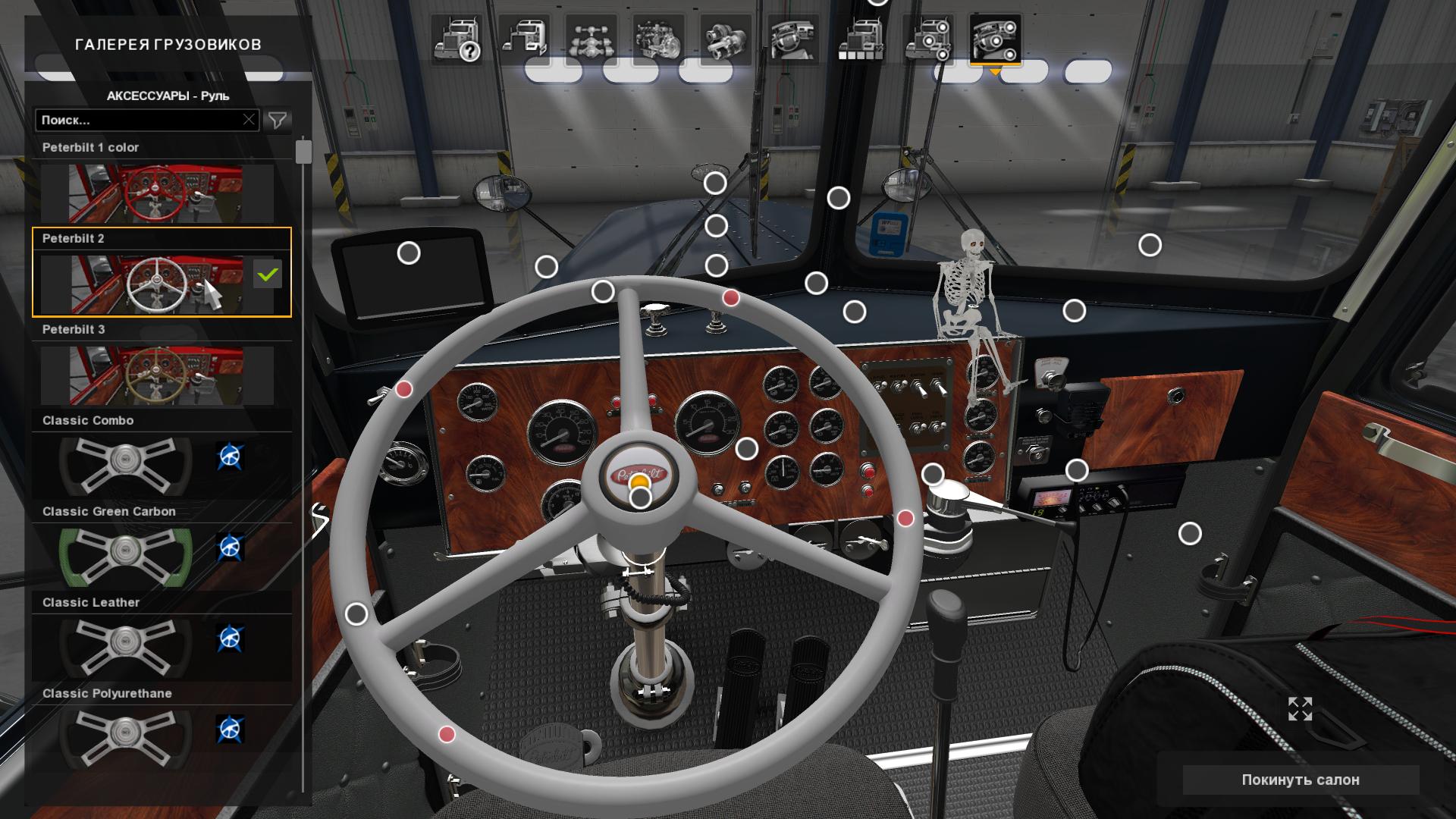Select the Peterbilt 1 color steering wheel
1456x819 pixels.
[157, 193]
